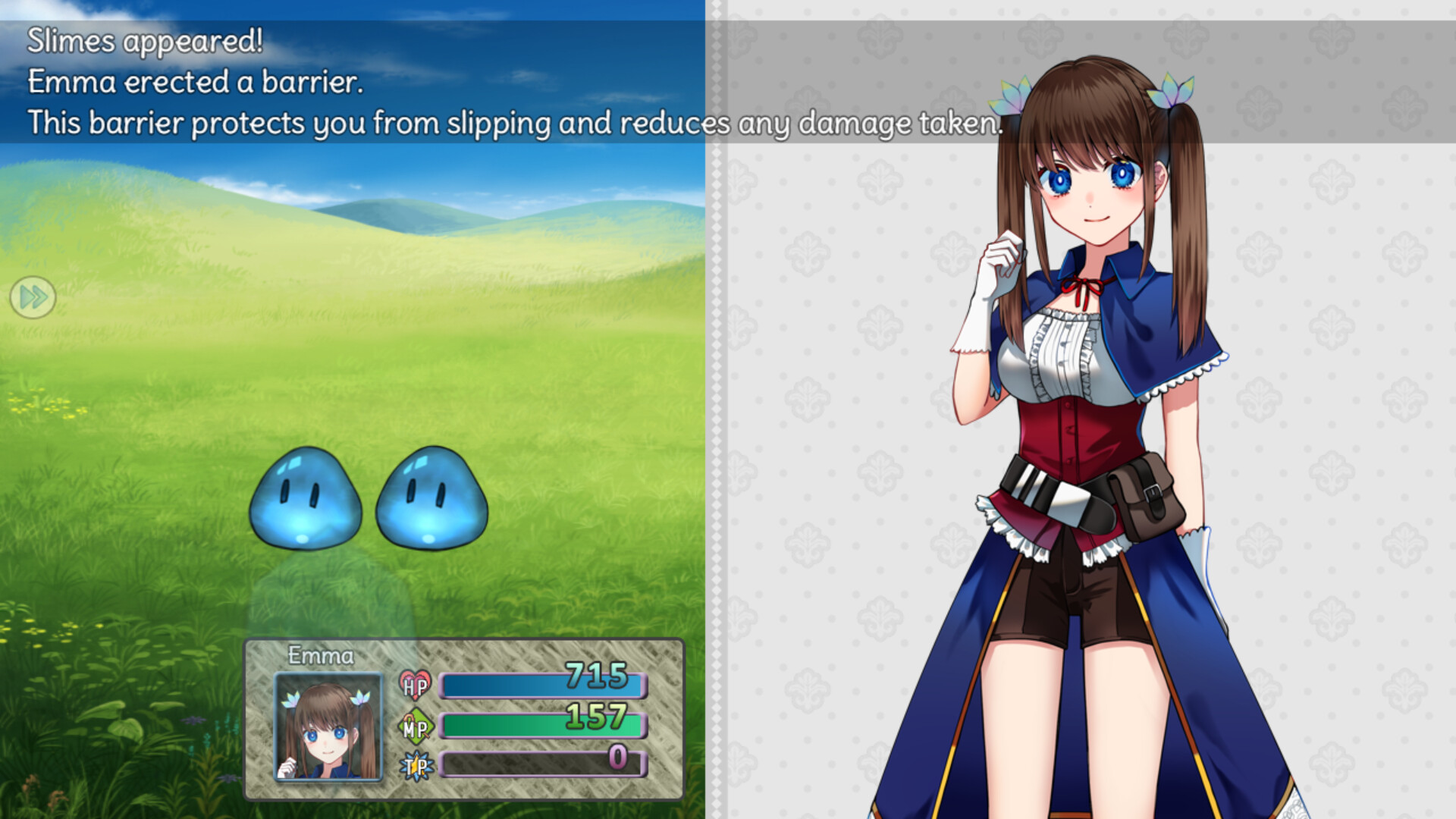Click the heart-shaped HP icon
Image resolution: width=1456 pixels, height=819 pixels.
[x=416, y=684]
